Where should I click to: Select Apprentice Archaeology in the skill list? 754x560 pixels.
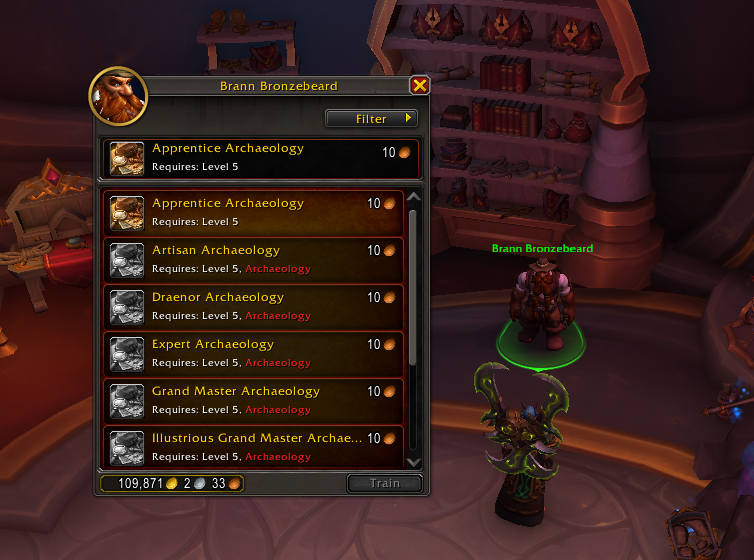tap(254, 210)
